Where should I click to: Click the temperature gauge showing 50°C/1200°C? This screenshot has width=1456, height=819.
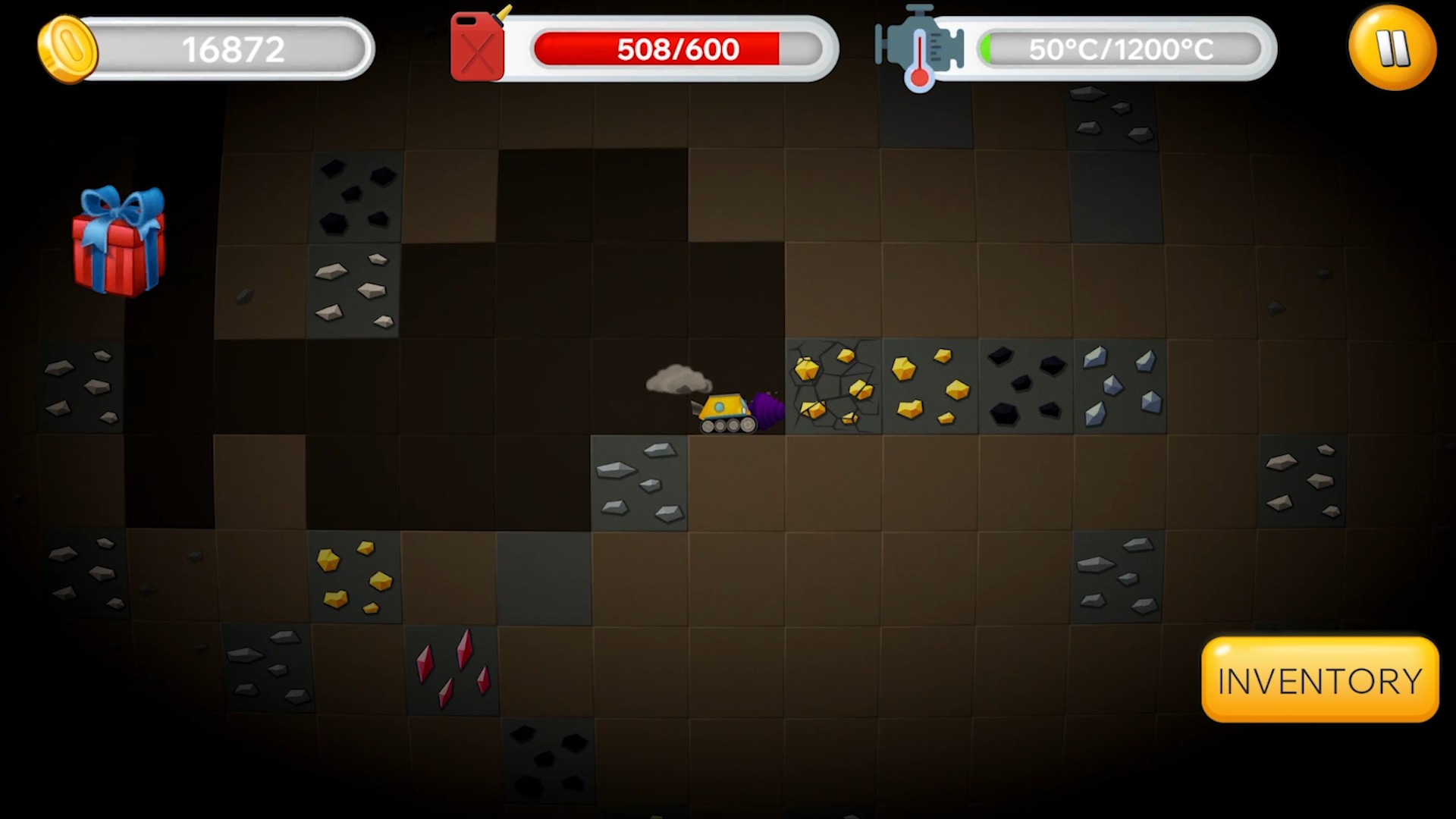click(1119, 49)
